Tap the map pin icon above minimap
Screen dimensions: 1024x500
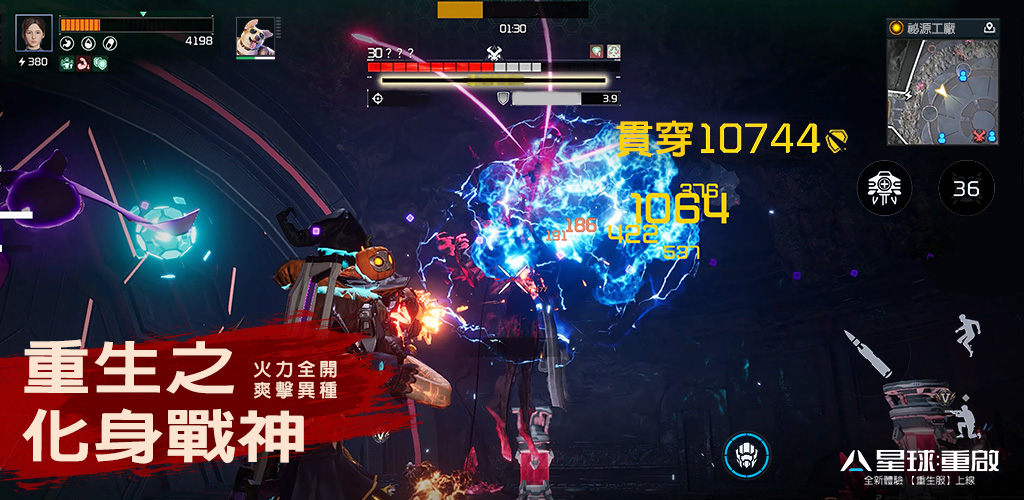989,27
